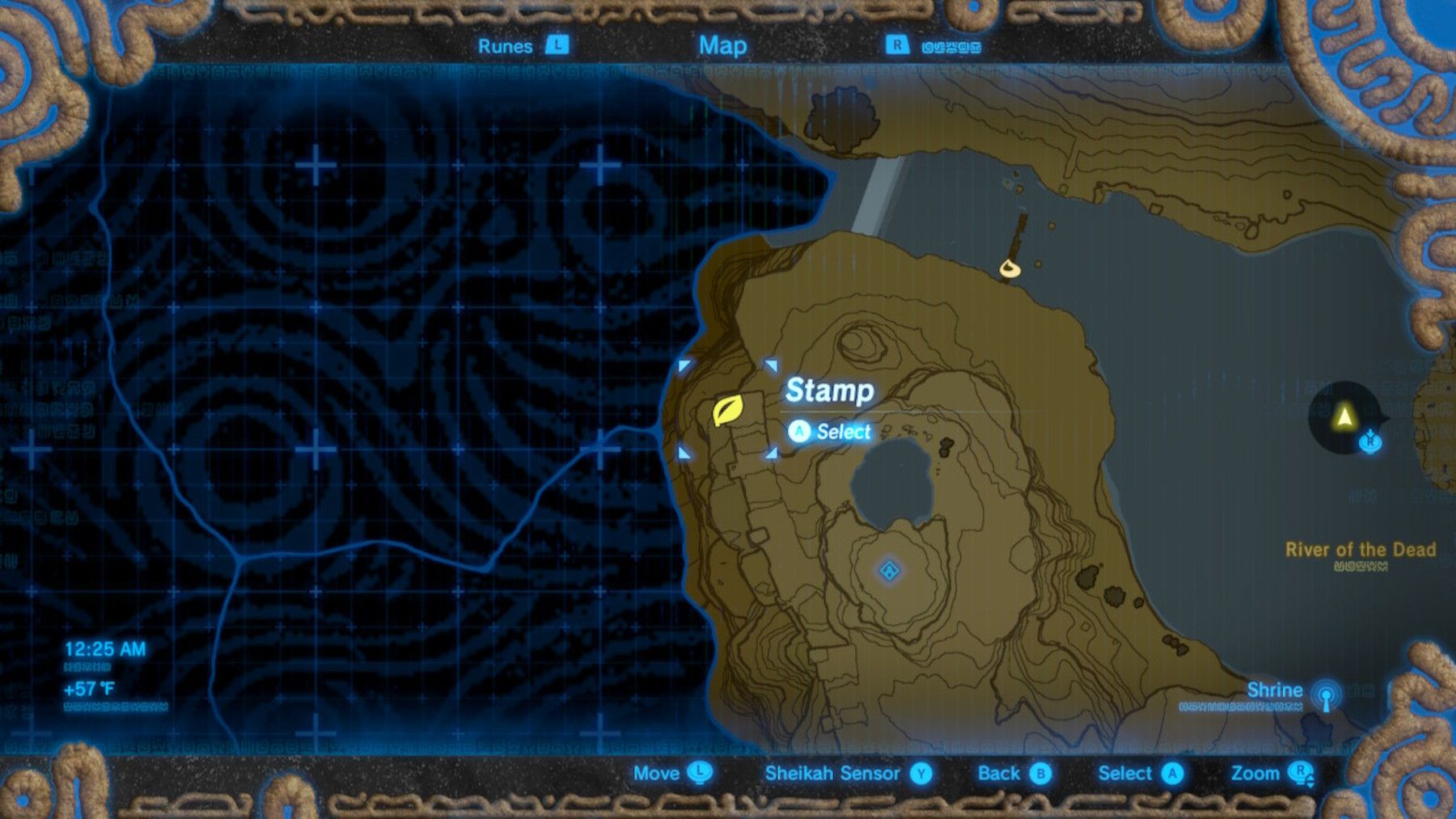Open the Sheikah Sensor with the Y icon

(919, 774)
